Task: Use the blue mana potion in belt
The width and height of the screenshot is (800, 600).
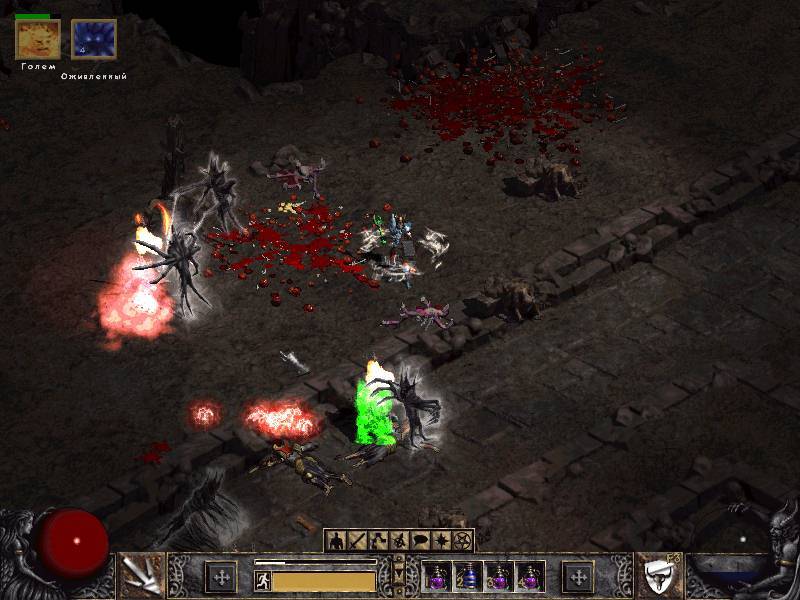Action: [468, 576]
